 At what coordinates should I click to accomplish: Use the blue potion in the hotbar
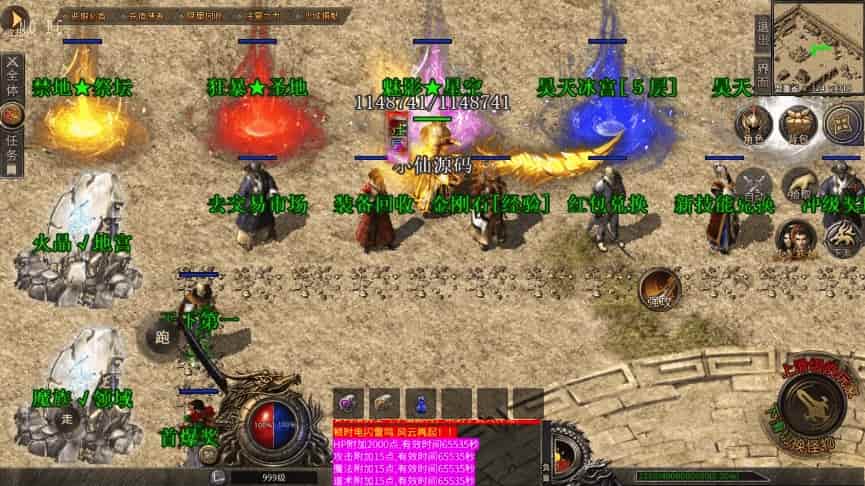tap(421, 404)
